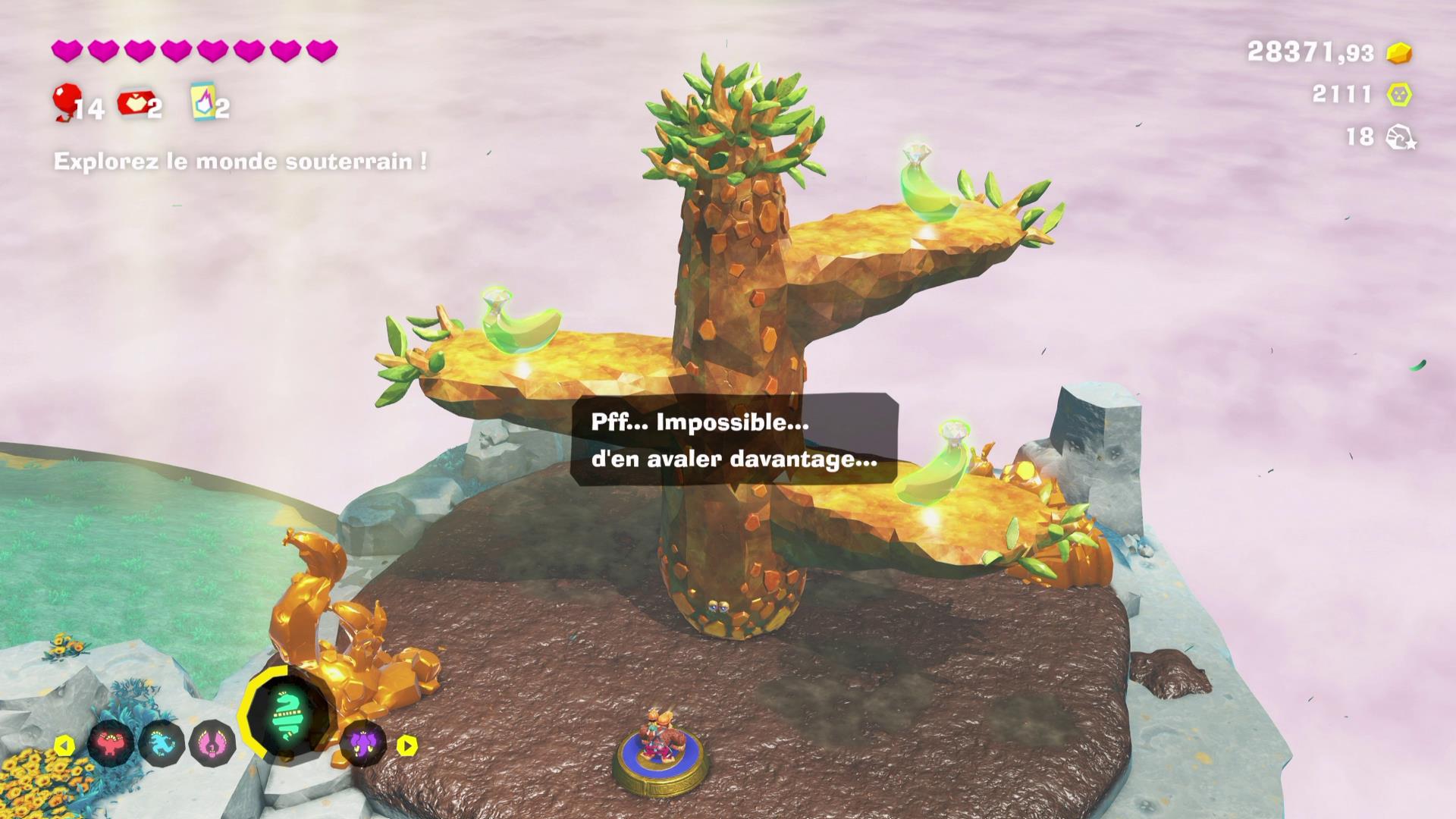Click the yellow right arrow of the Bananza selector
This screenshot has width=1456, height=819.
(x=407, y=745)
